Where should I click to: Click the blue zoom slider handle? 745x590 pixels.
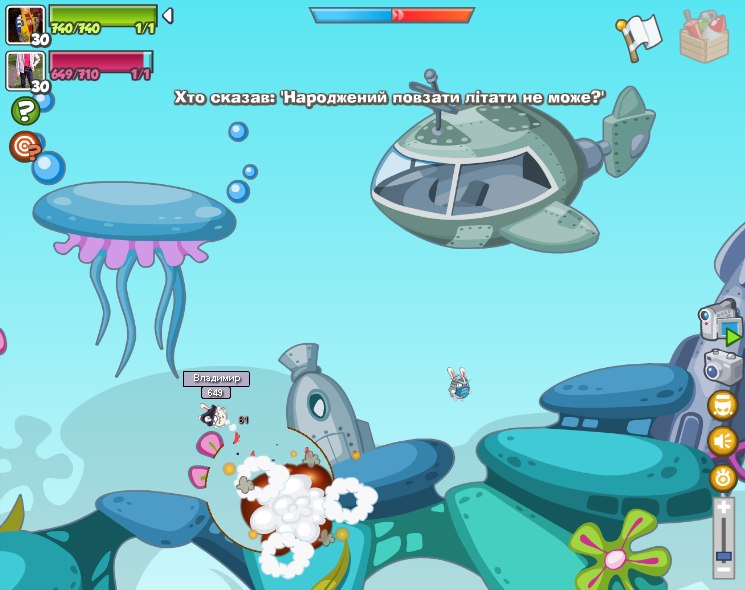(x=723, y=554)
